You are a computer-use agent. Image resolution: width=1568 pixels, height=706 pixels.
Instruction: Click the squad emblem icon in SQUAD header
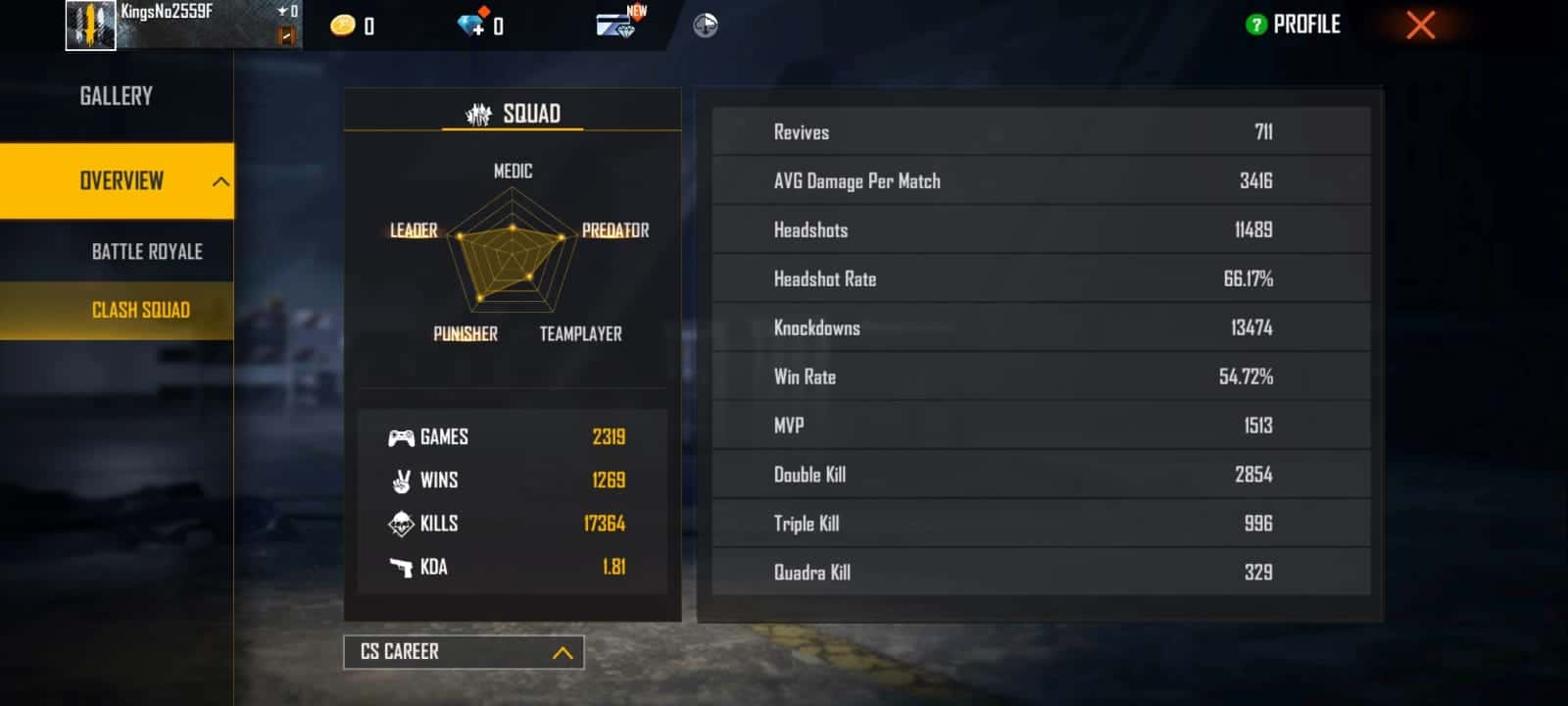[x=479, y=113]
